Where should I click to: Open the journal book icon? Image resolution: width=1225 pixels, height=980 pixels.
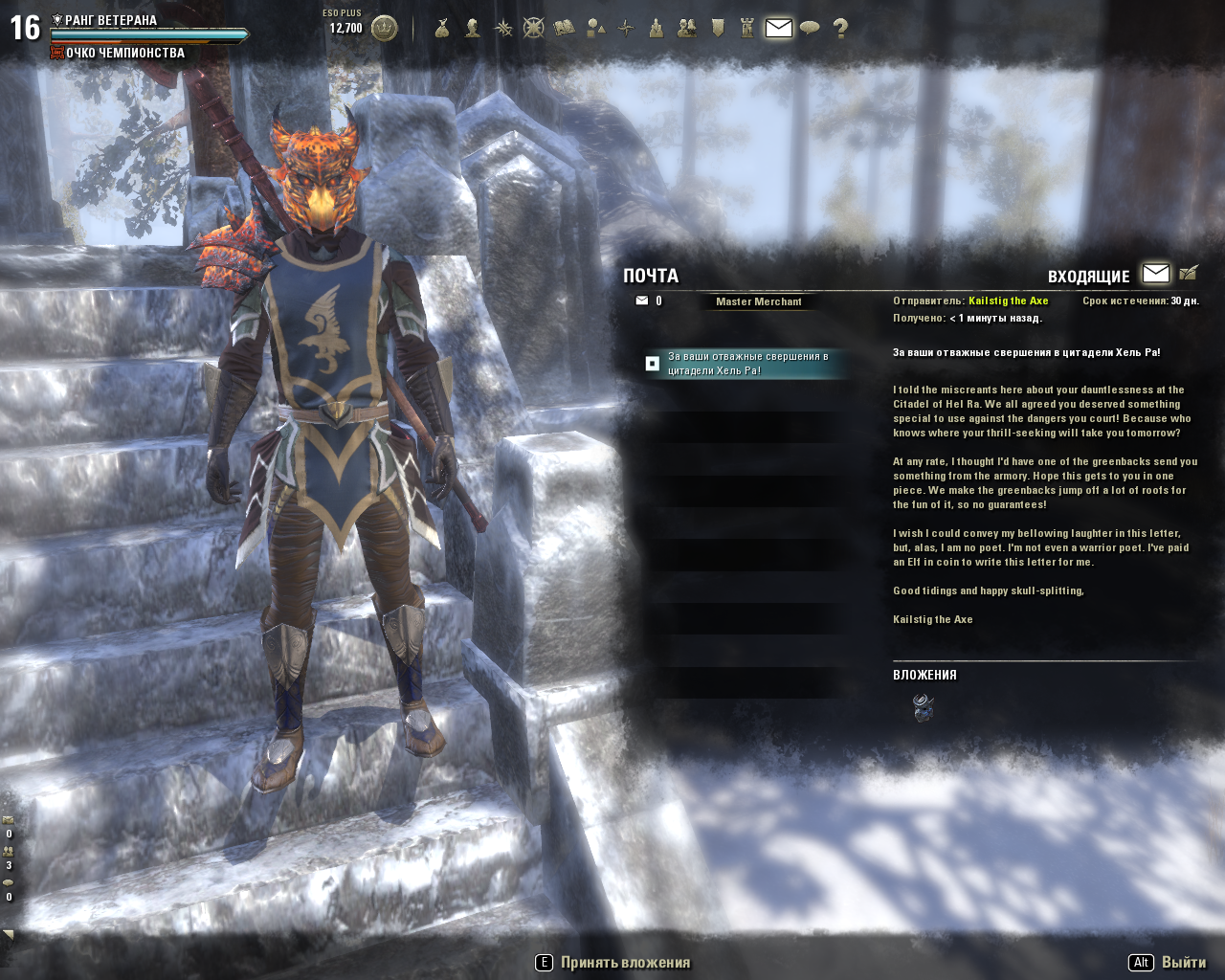click(564, 28)
